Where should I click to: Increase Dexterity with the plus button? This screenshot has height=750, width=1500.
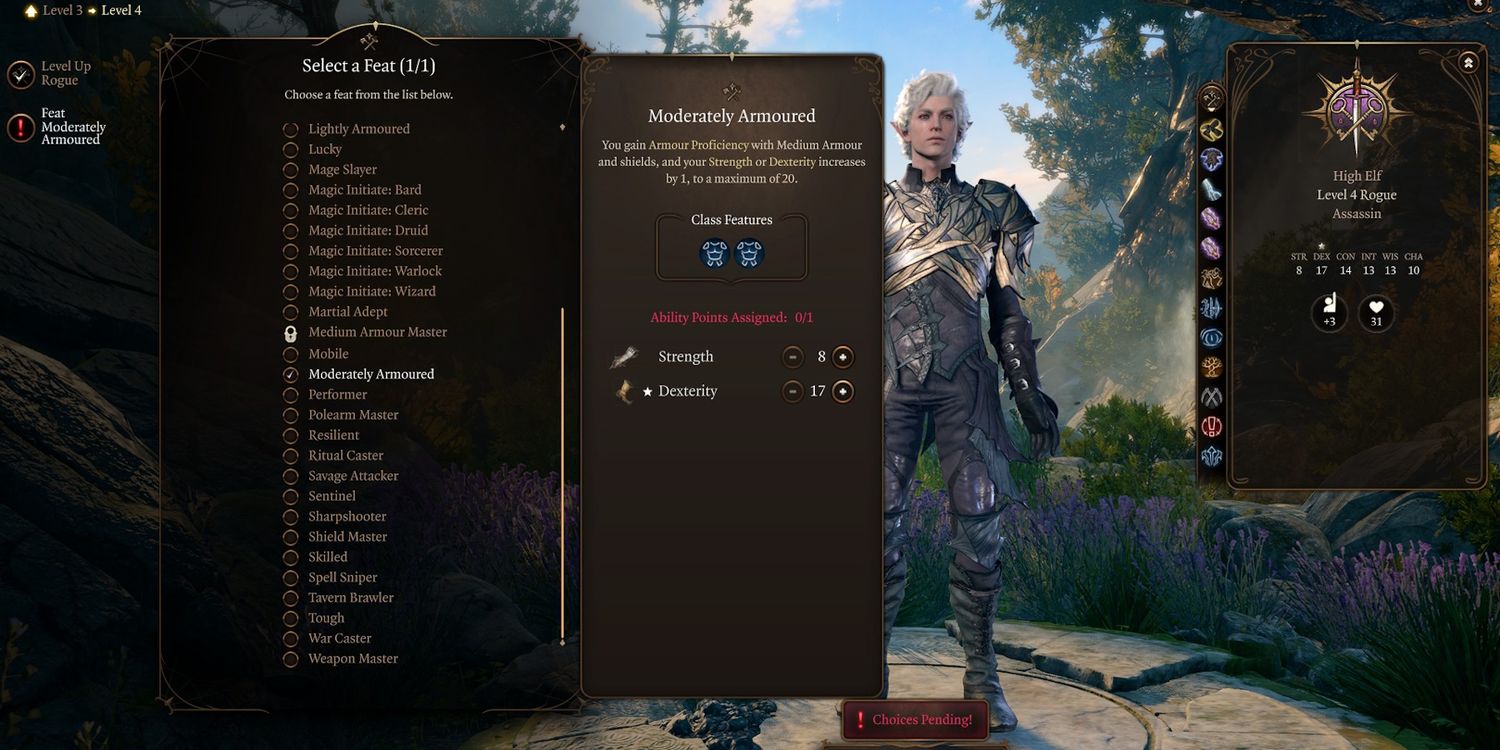[x=843, y=392]
